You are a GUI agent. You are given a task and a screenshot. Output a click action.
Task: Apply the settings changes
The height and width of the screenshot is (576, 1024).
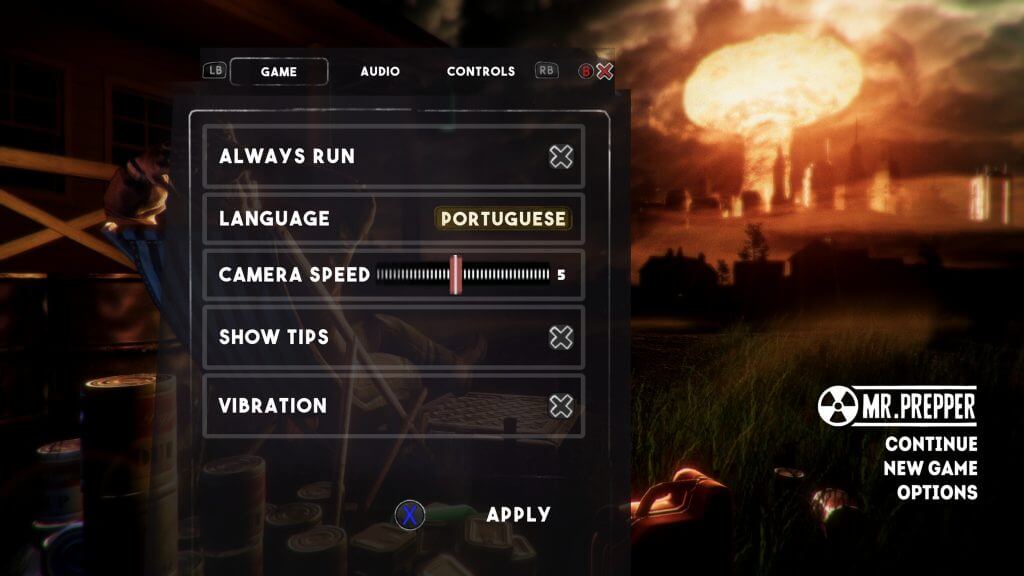click(518, 515)
